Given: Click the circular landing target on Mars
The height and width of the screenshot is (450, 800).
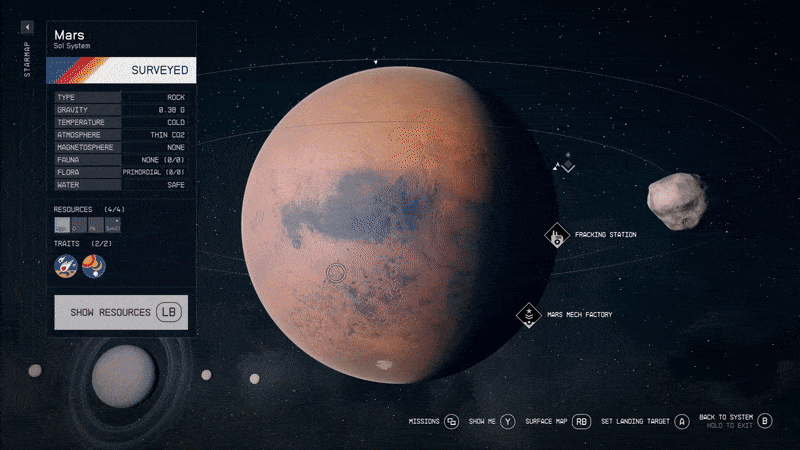Looking at the screenshot, I should click(x=335, y=271).
